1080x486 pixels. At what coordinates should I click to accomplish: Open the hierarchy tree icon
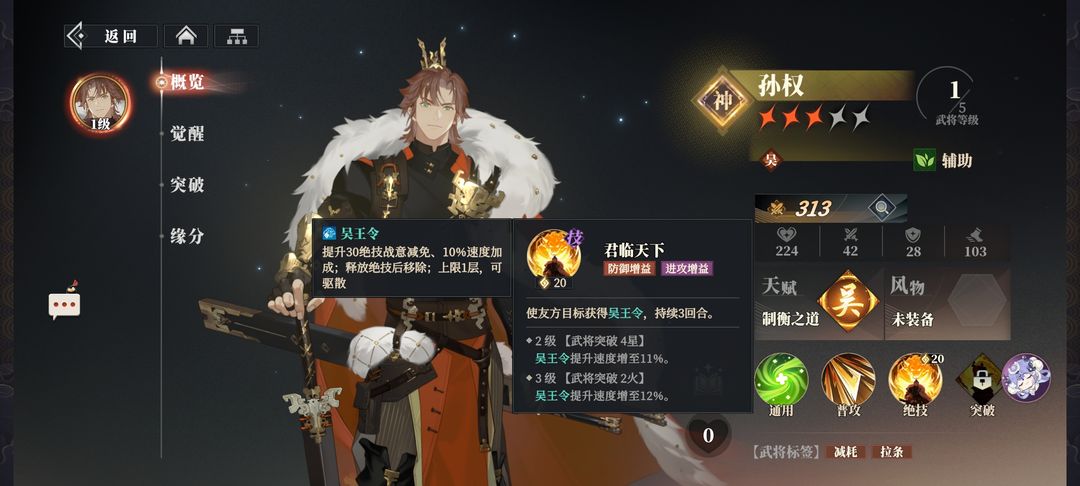point(236,36)
